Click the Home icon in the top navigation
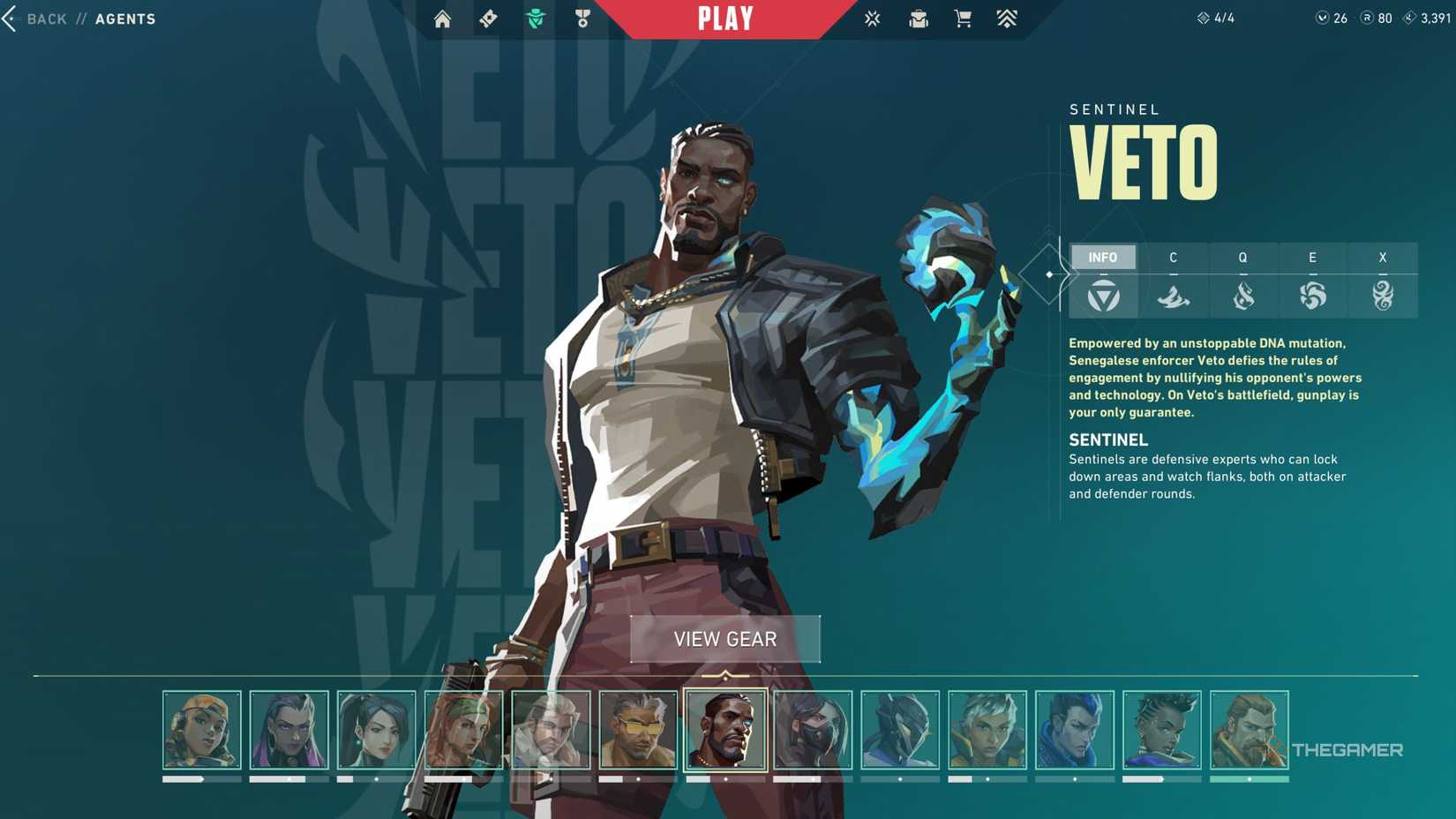This screenshot has height=819, width=1456. (x=442, y=19)
